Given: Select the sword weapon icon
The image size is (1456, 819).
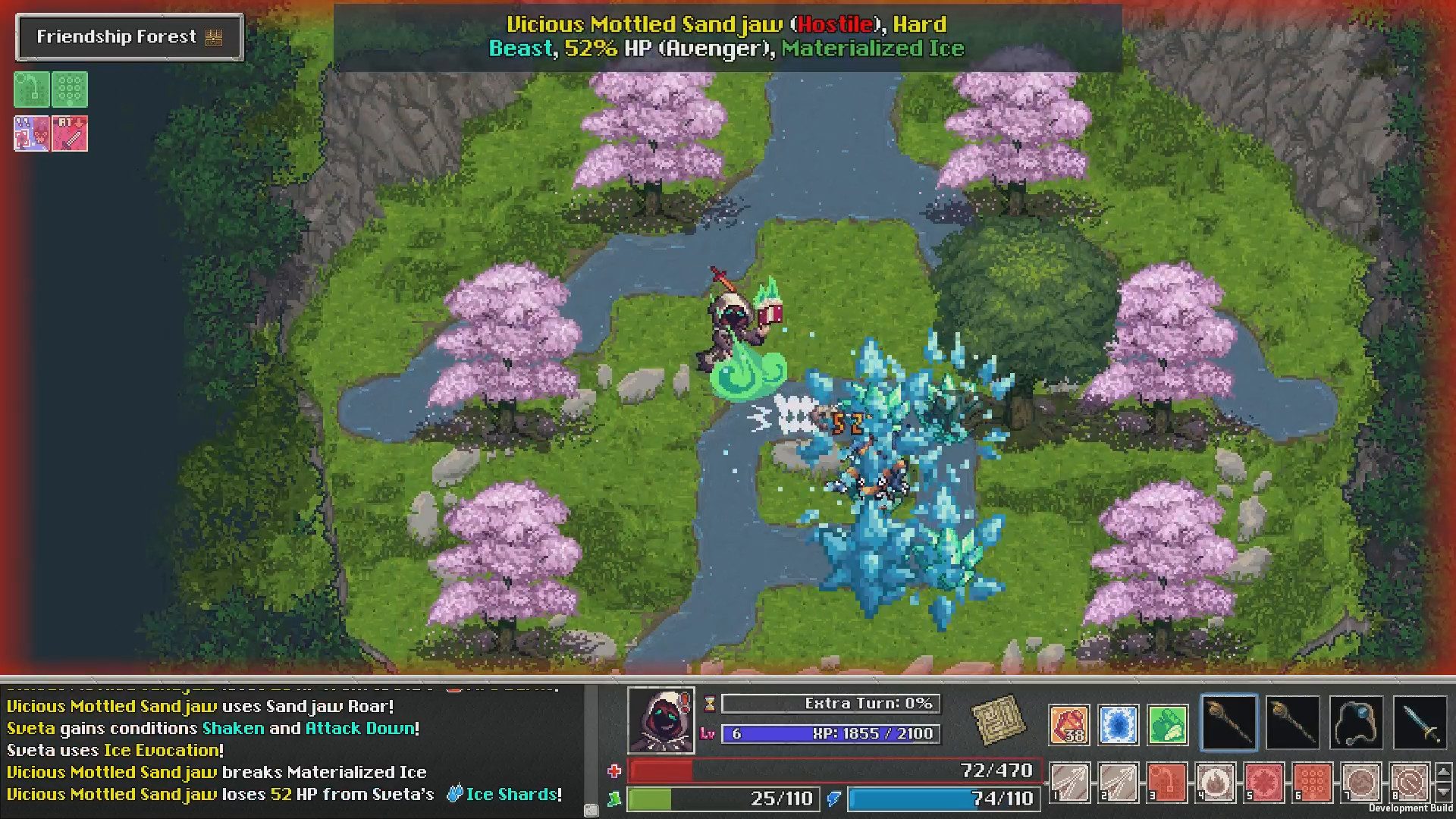Looking at the screenshot, I should [x=1420, y=721].
